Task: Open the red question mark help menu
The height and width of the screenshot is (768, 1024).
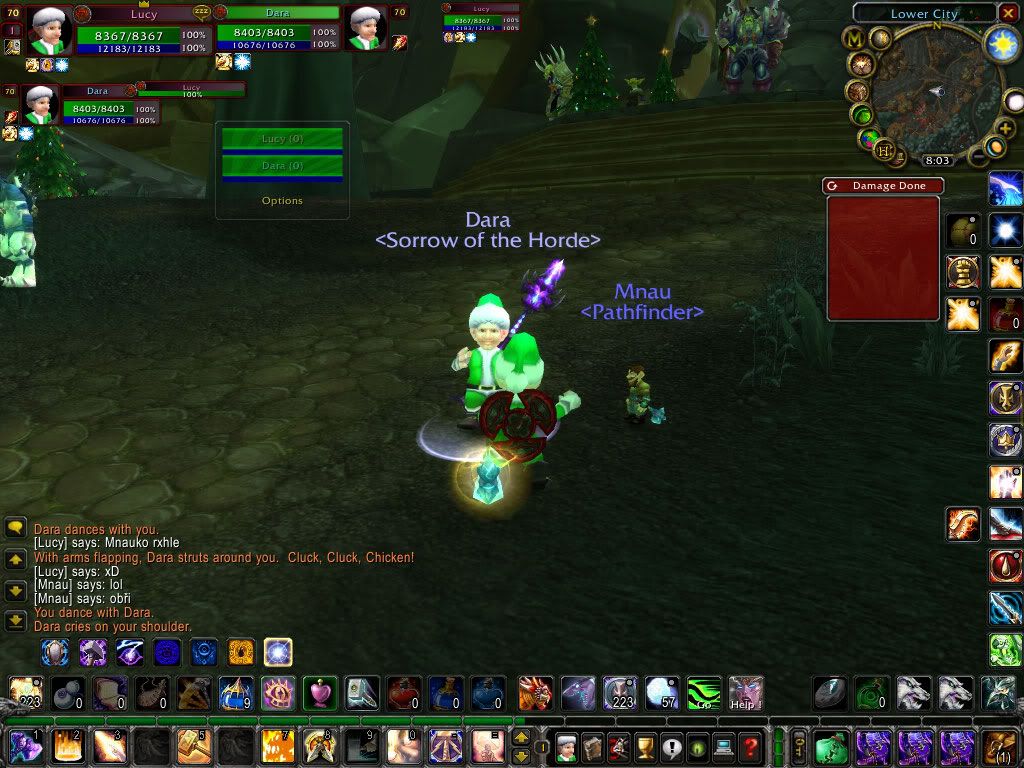Action: (750, 746)
